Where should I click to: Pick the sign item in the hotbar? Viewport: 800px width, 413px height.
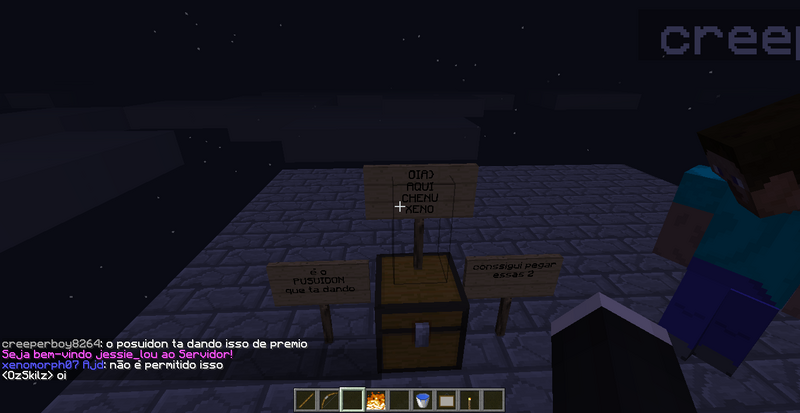click(448, 401)
